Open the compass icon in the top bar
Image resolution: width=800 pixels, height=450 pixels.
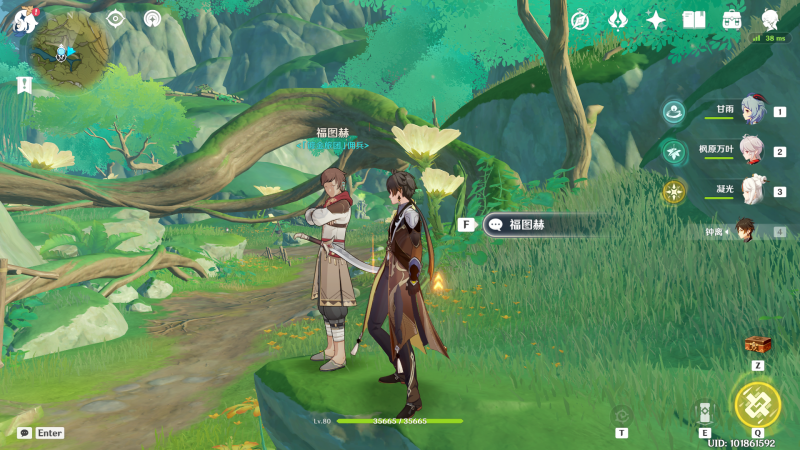[x=580, y=20]
